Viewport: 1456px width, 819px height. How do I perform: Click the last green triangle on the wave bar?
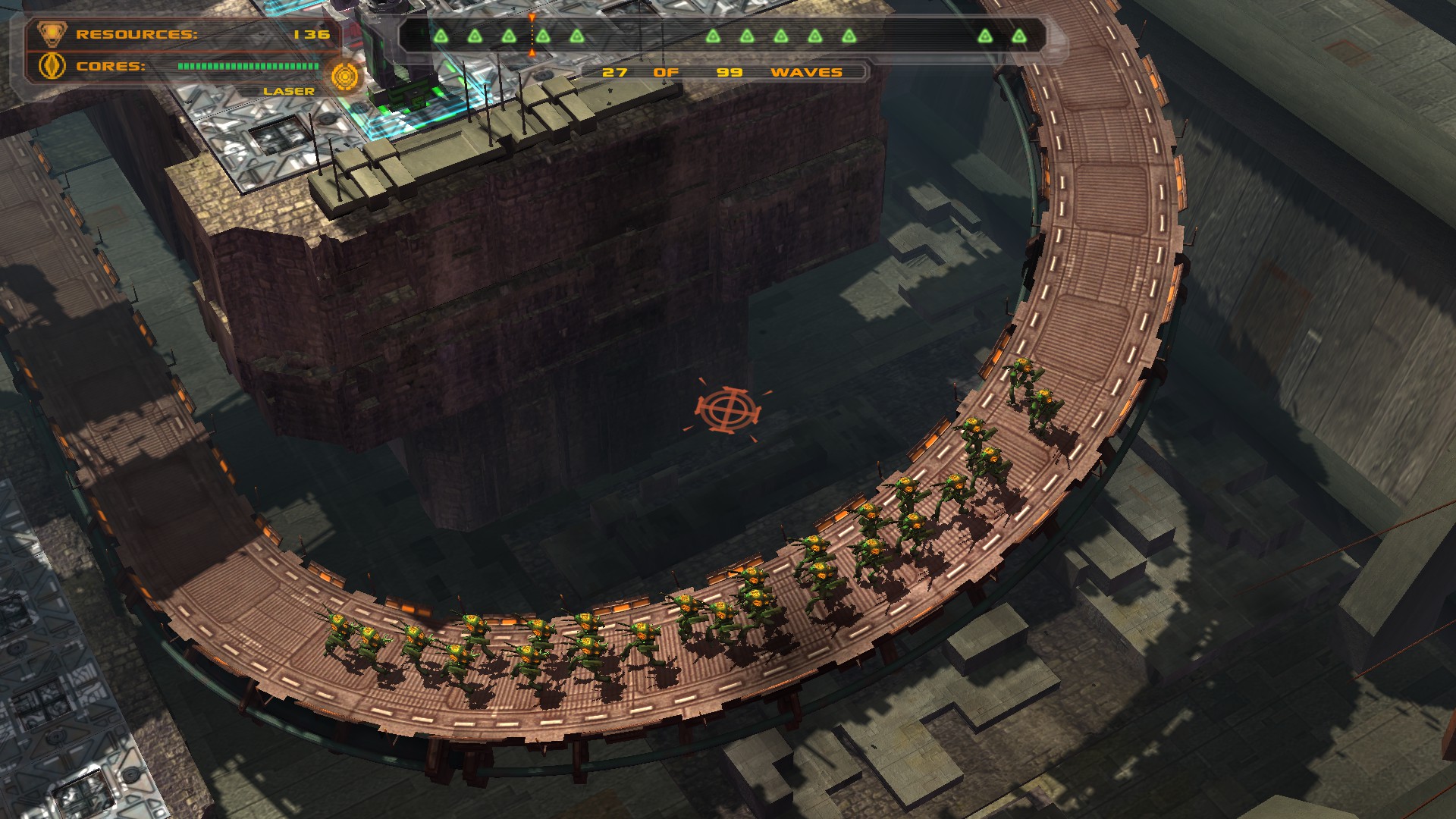pos(1020,33)
